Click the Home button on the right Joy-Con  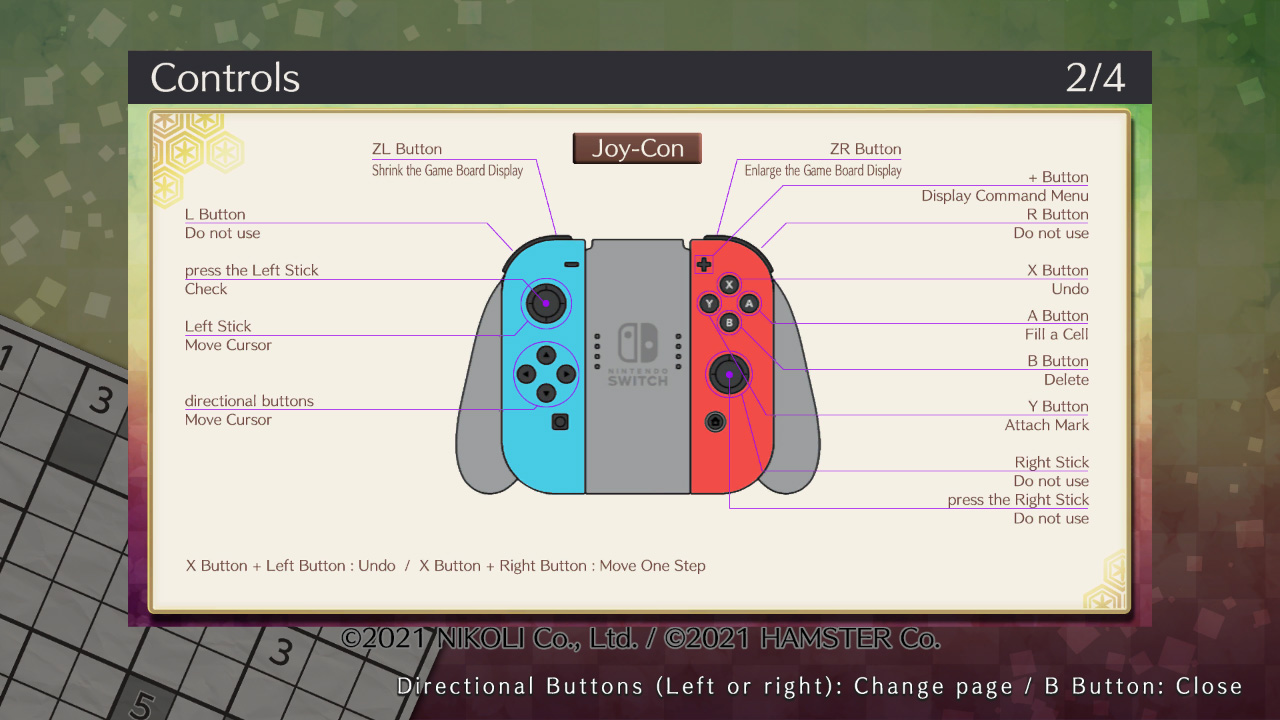(715, 422)
